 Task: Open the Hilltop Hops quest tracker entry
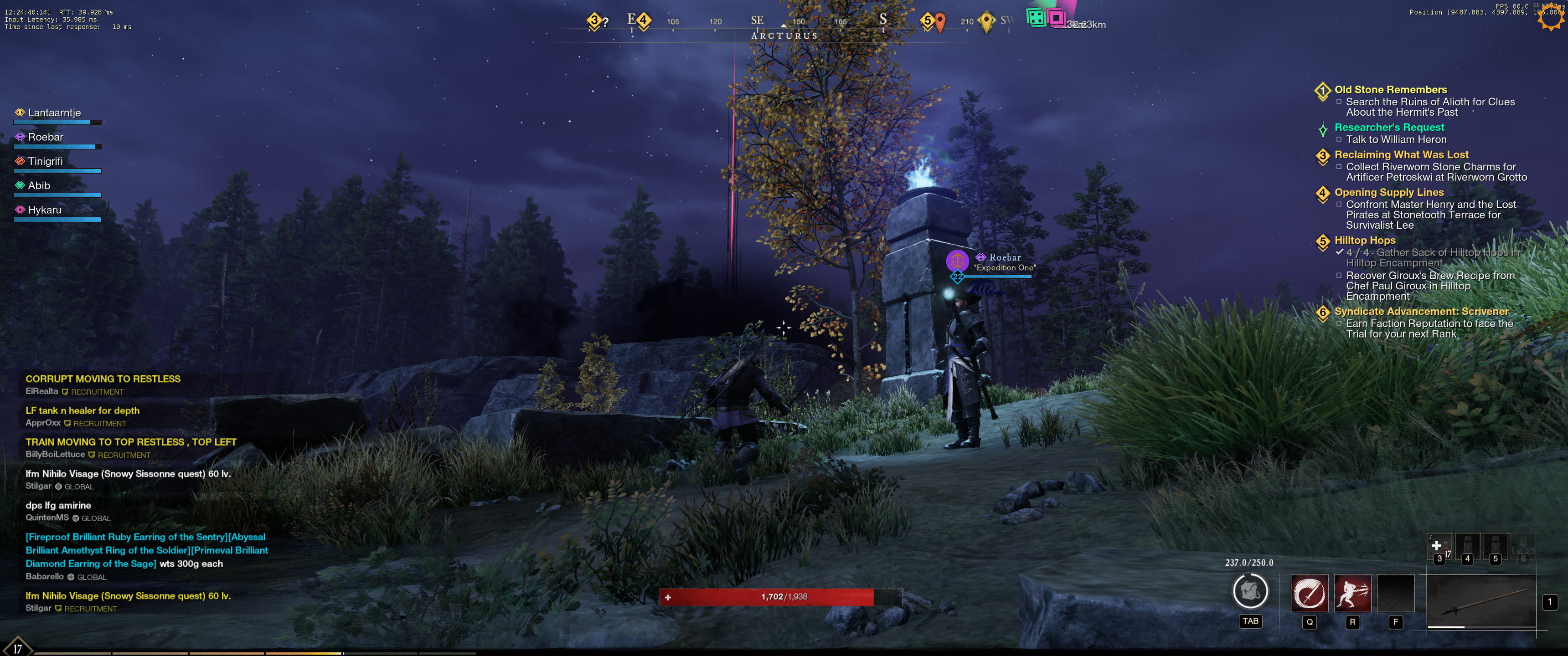[1365, 241]
